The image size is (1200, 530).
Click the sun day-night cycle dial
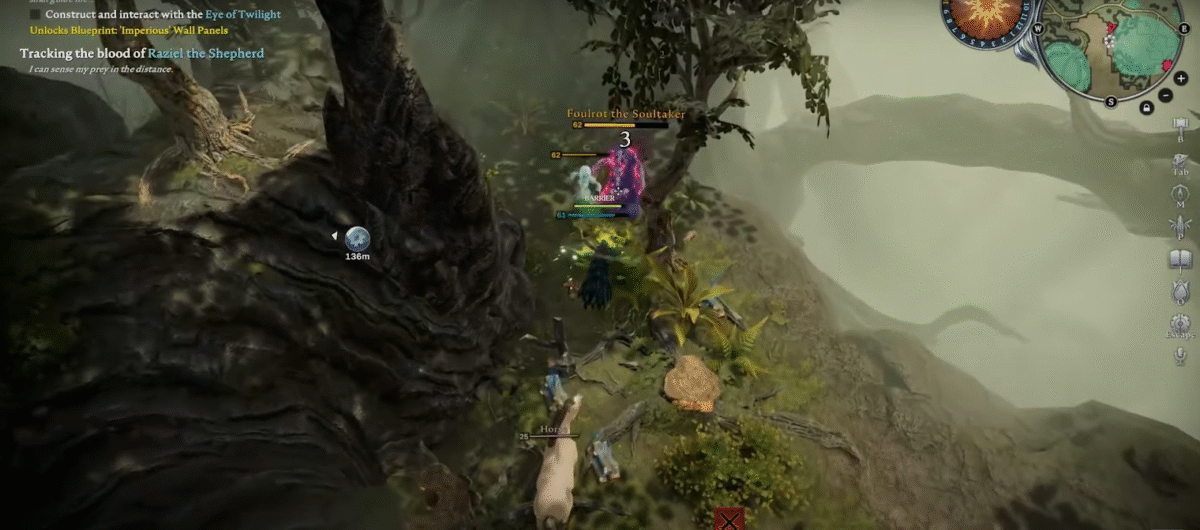coord(983,18)
